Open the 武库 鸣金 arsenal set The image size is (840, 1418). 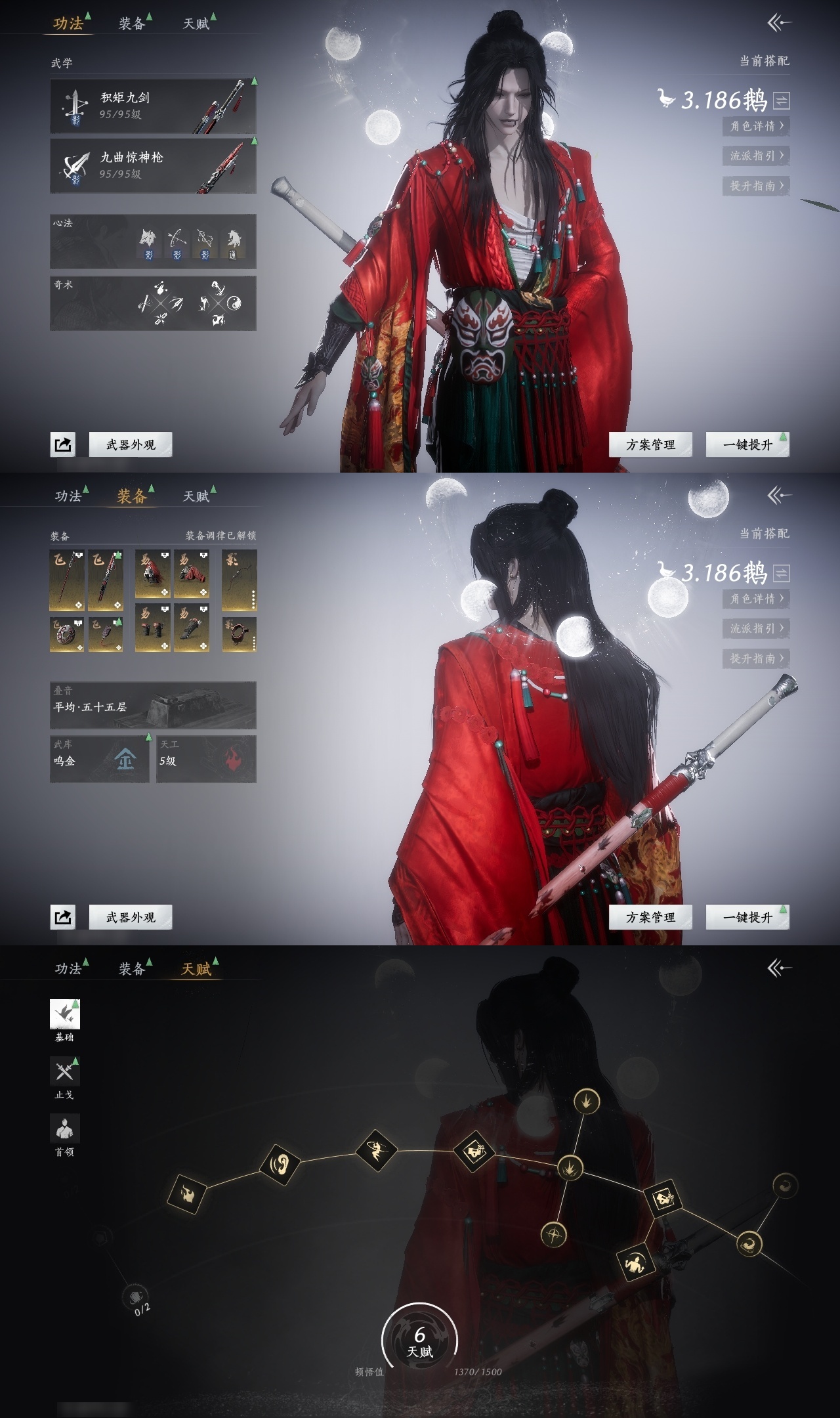coord(100,759)
